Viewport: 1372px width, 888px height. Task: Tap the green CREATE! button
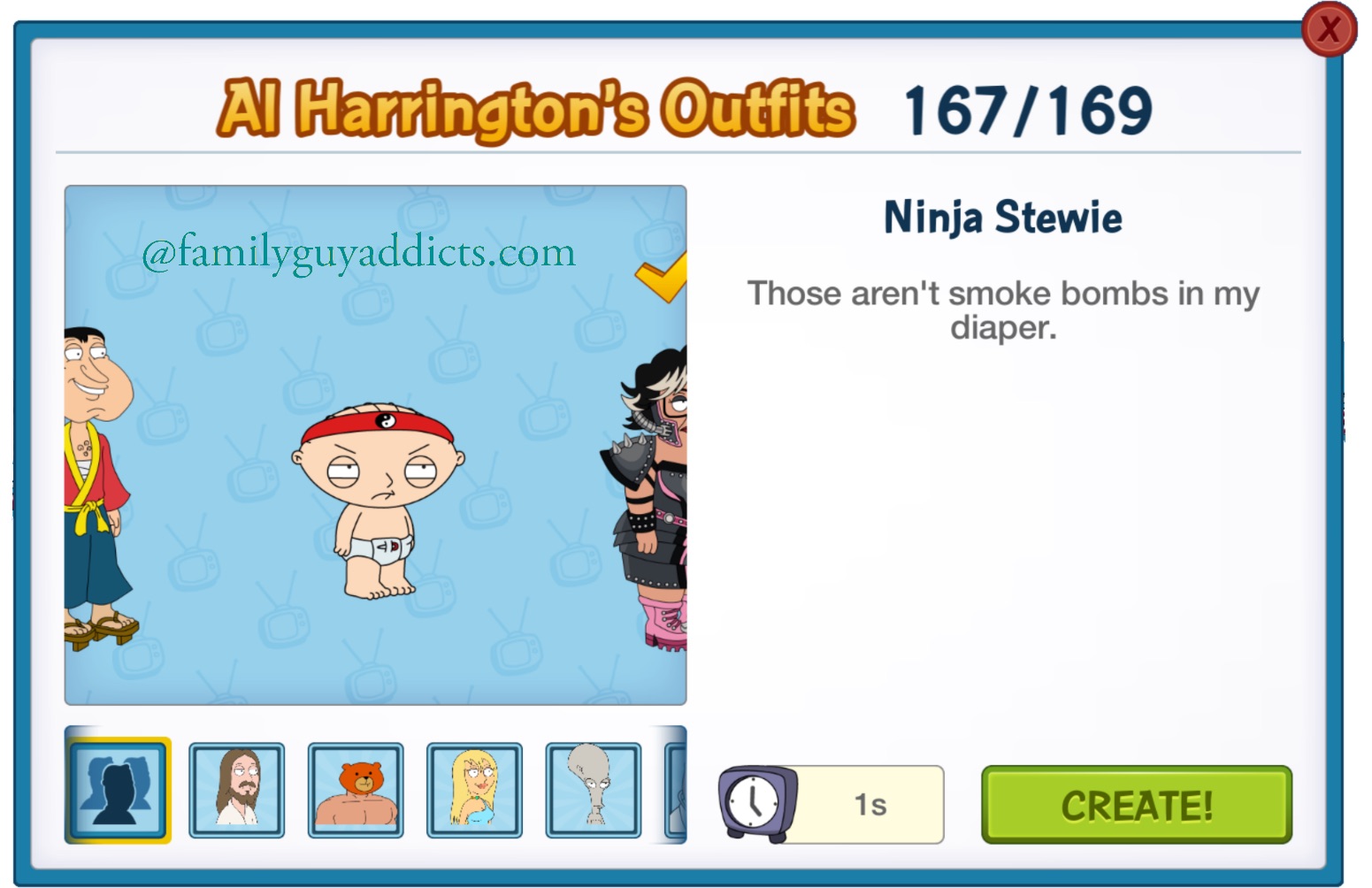[x=1137, y=804]
